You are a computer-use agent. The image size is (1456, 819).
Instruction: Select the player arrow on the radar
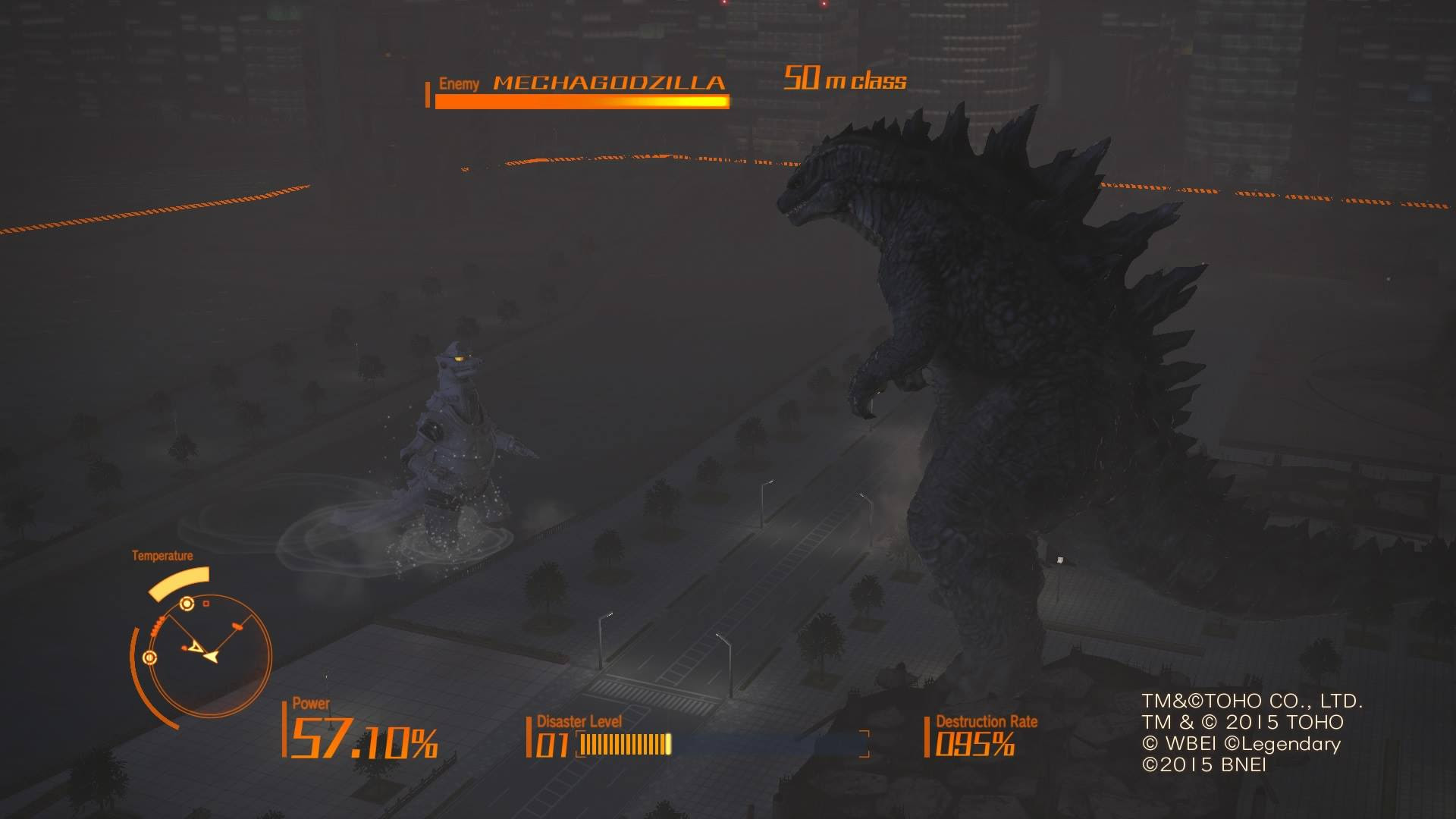click(212, 656)
